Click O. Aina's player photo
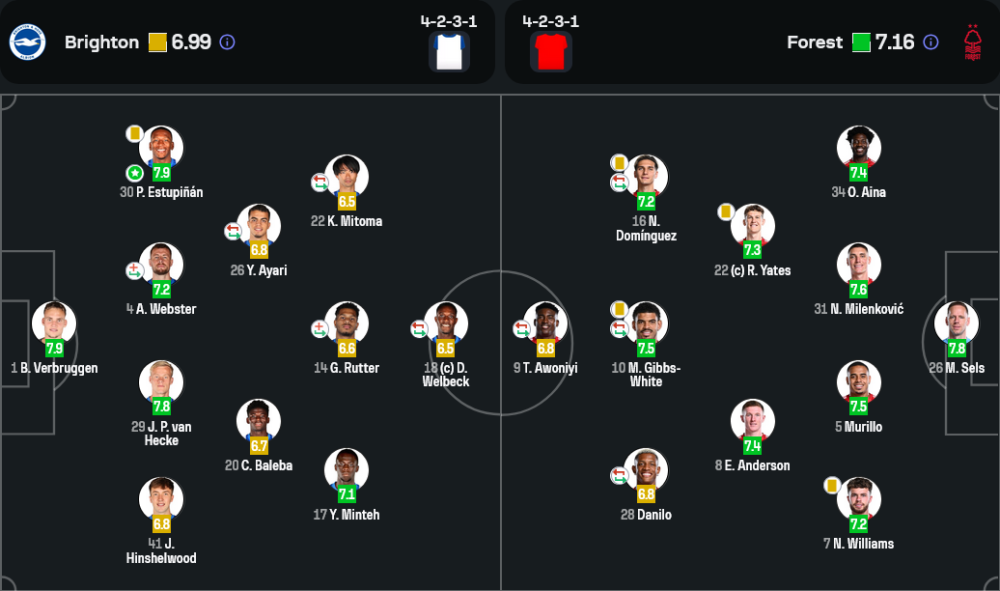The height and width of the screenshot is (591, 1000). pyautogui.click(x=858, y=148)
